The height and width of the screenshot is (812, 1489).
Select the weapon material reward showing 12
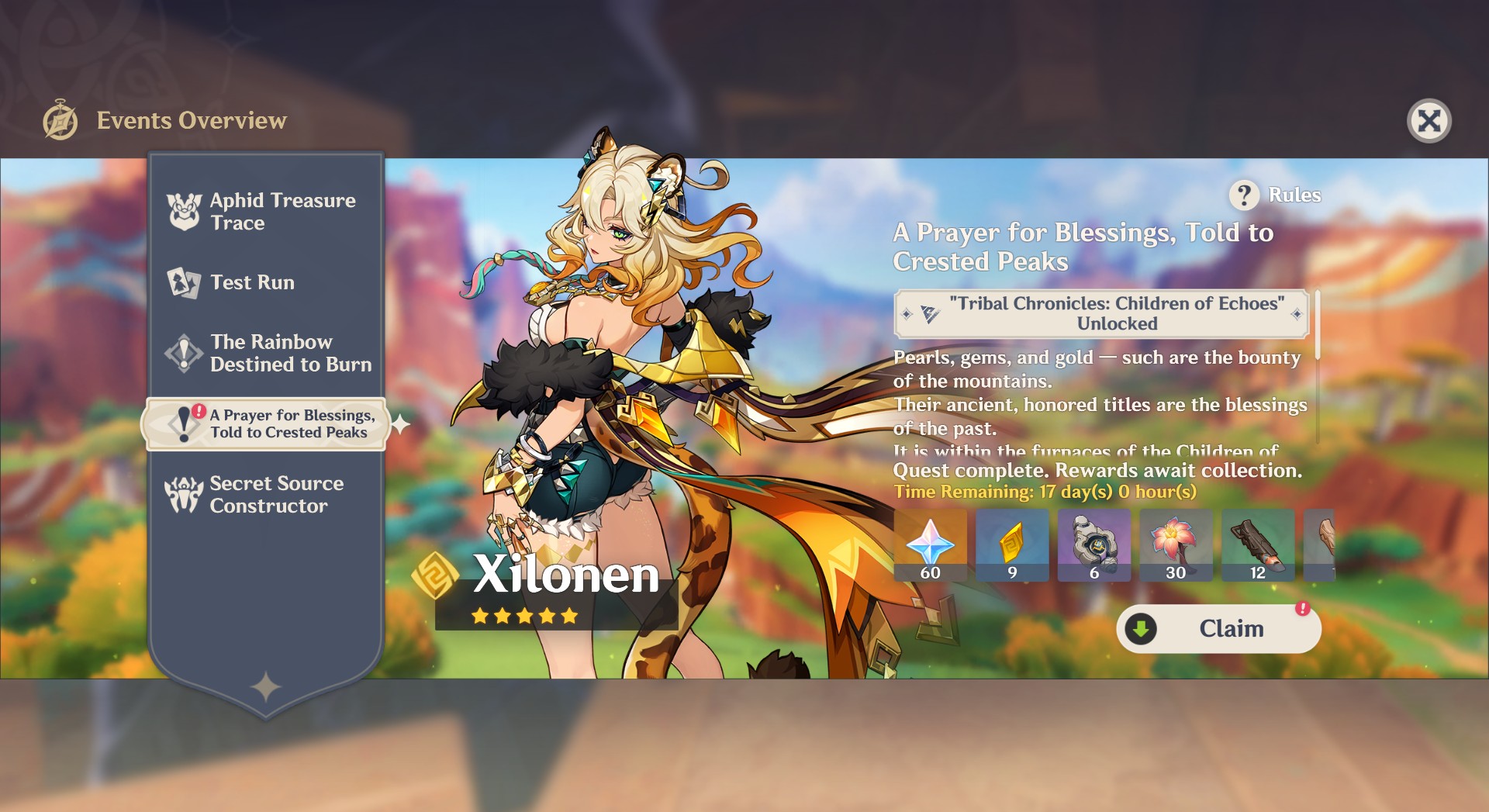1258,543
